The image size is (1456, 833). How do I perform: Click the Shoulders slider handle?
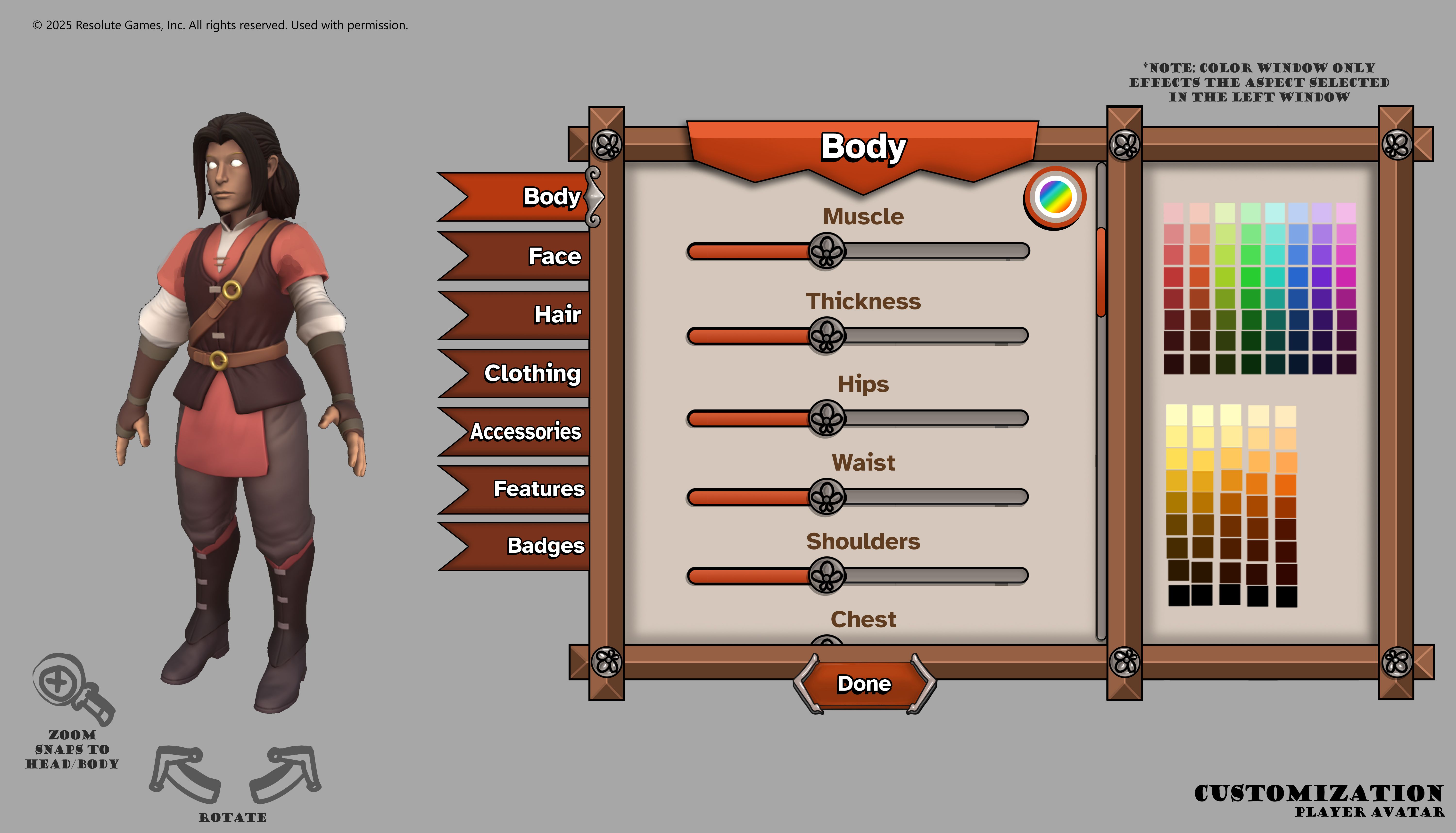point(826,575)
